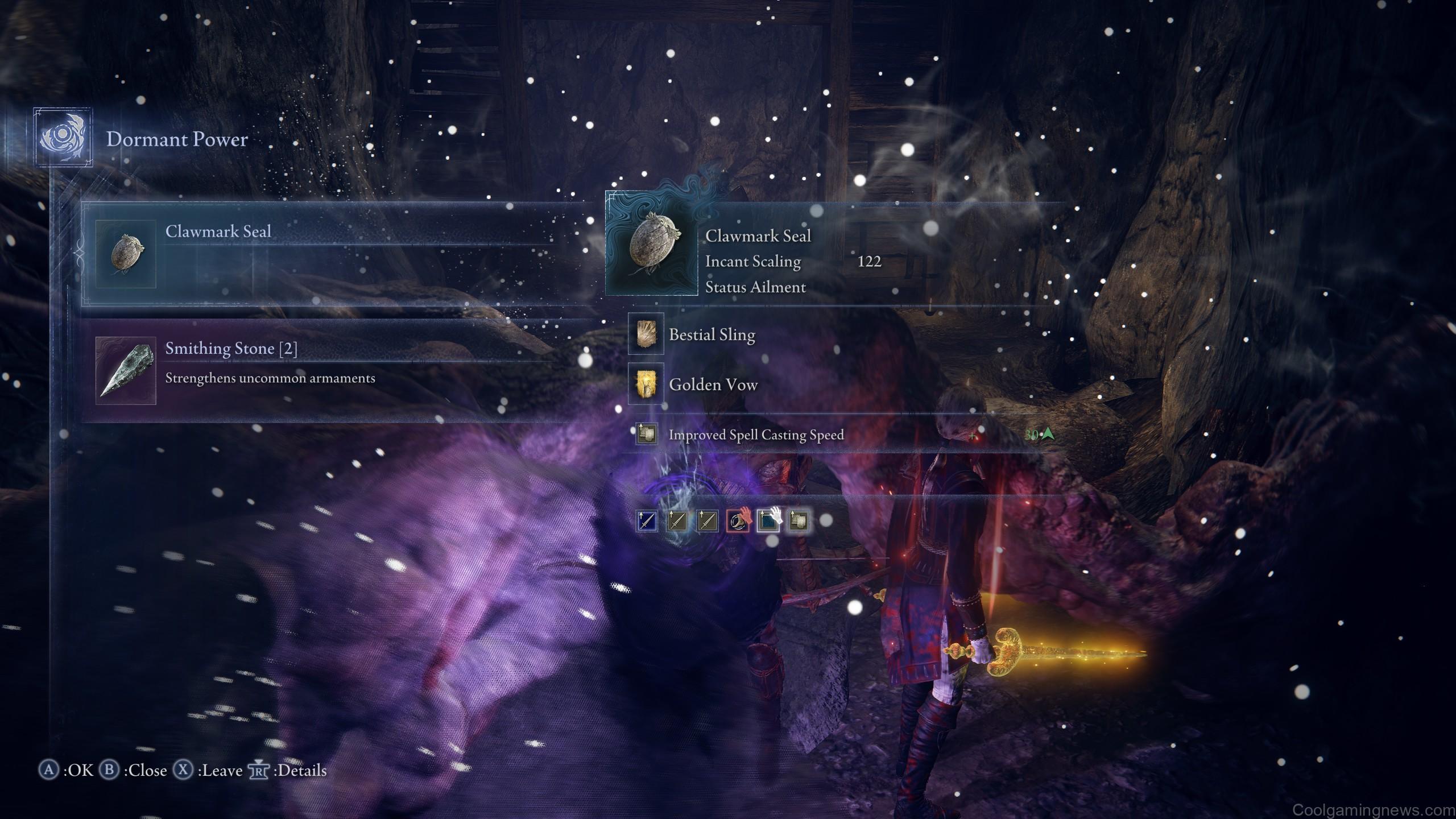Click the highlighted first armament sword slot
Viewport: 1456px width, 819px height.
[x=647, y=522]
